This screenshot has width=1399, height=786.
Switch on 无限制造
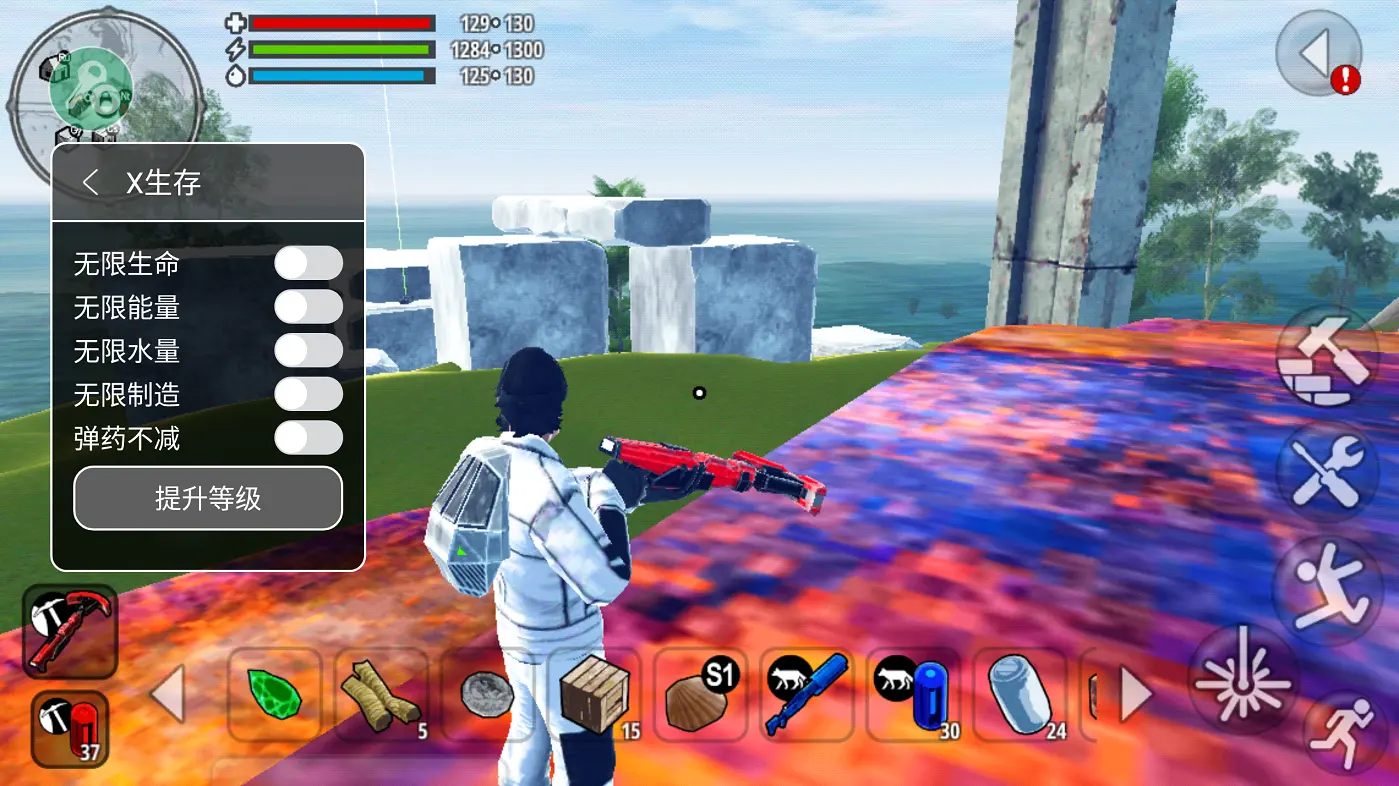pos(308,394)
